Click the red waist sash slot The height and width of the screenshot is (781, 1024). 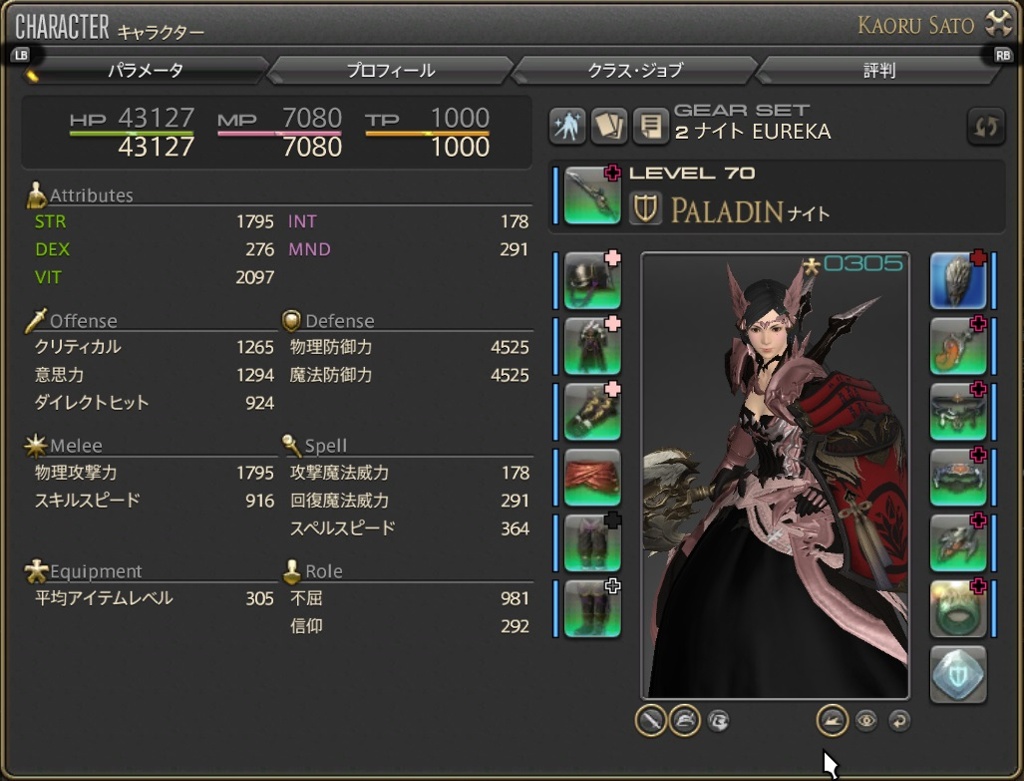pos(591,477)
